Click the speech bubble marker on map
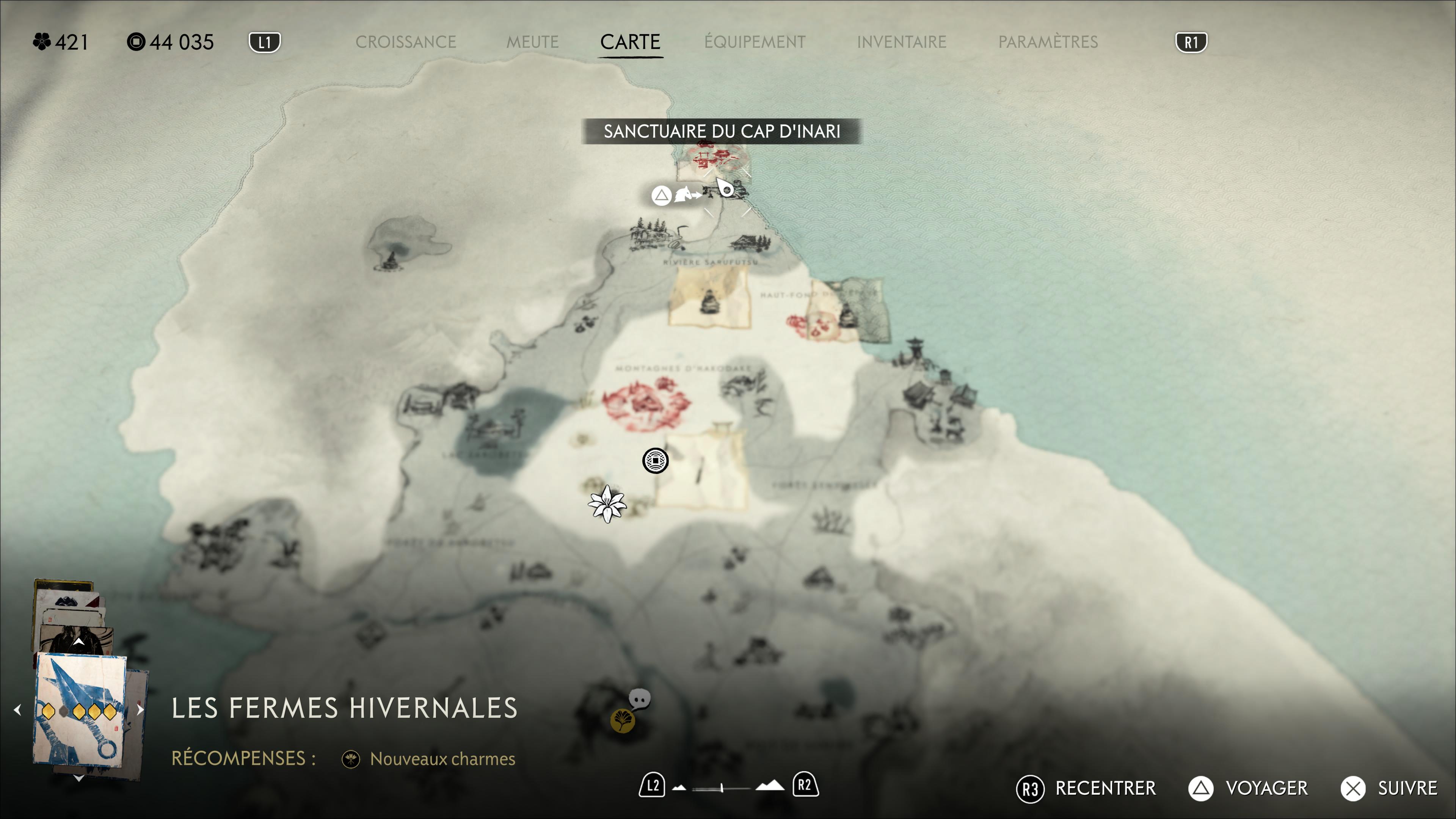 point(640,699)
